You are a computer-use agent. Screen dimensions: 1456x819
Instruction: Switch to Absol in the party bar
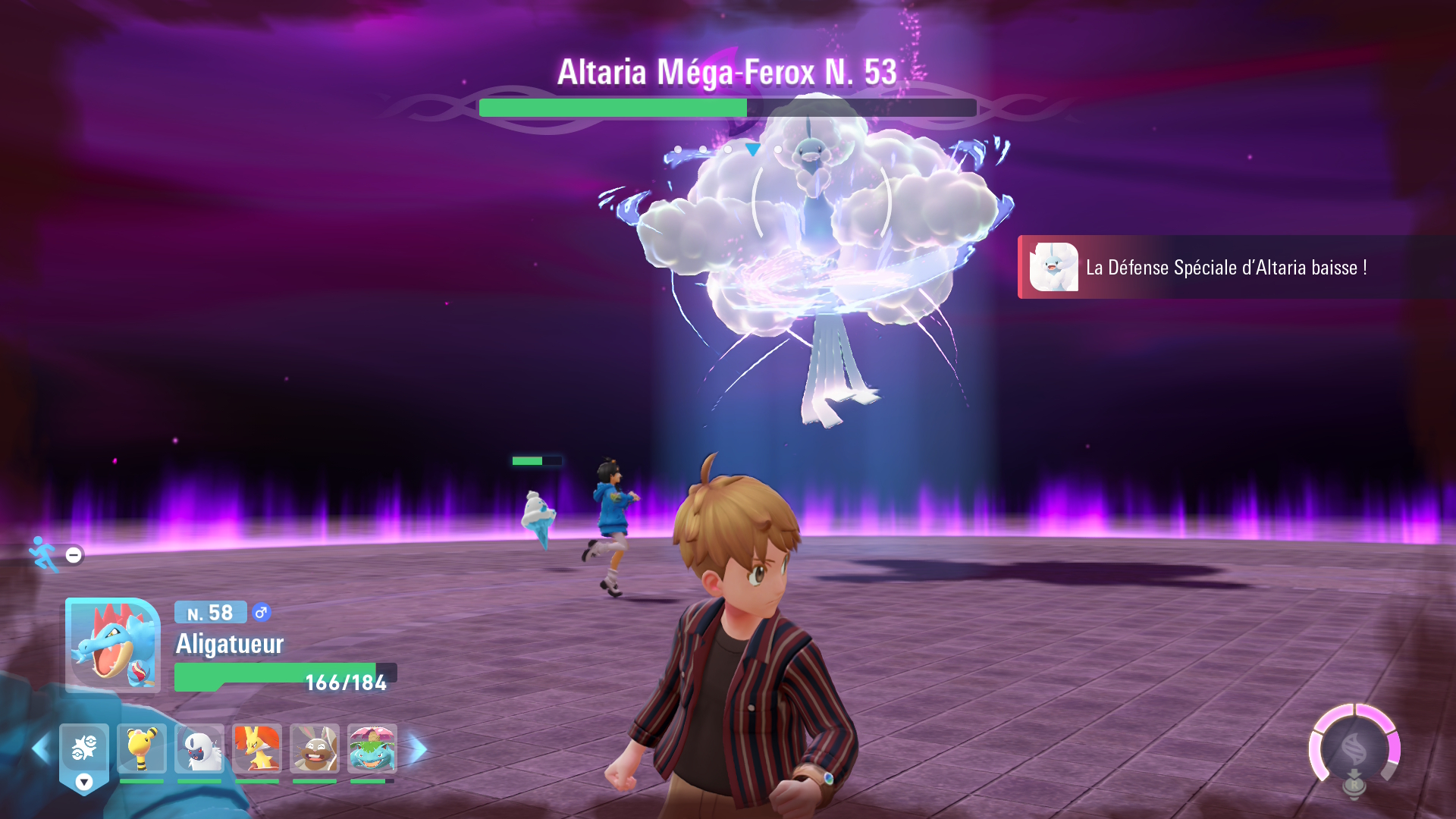point(199,748)
